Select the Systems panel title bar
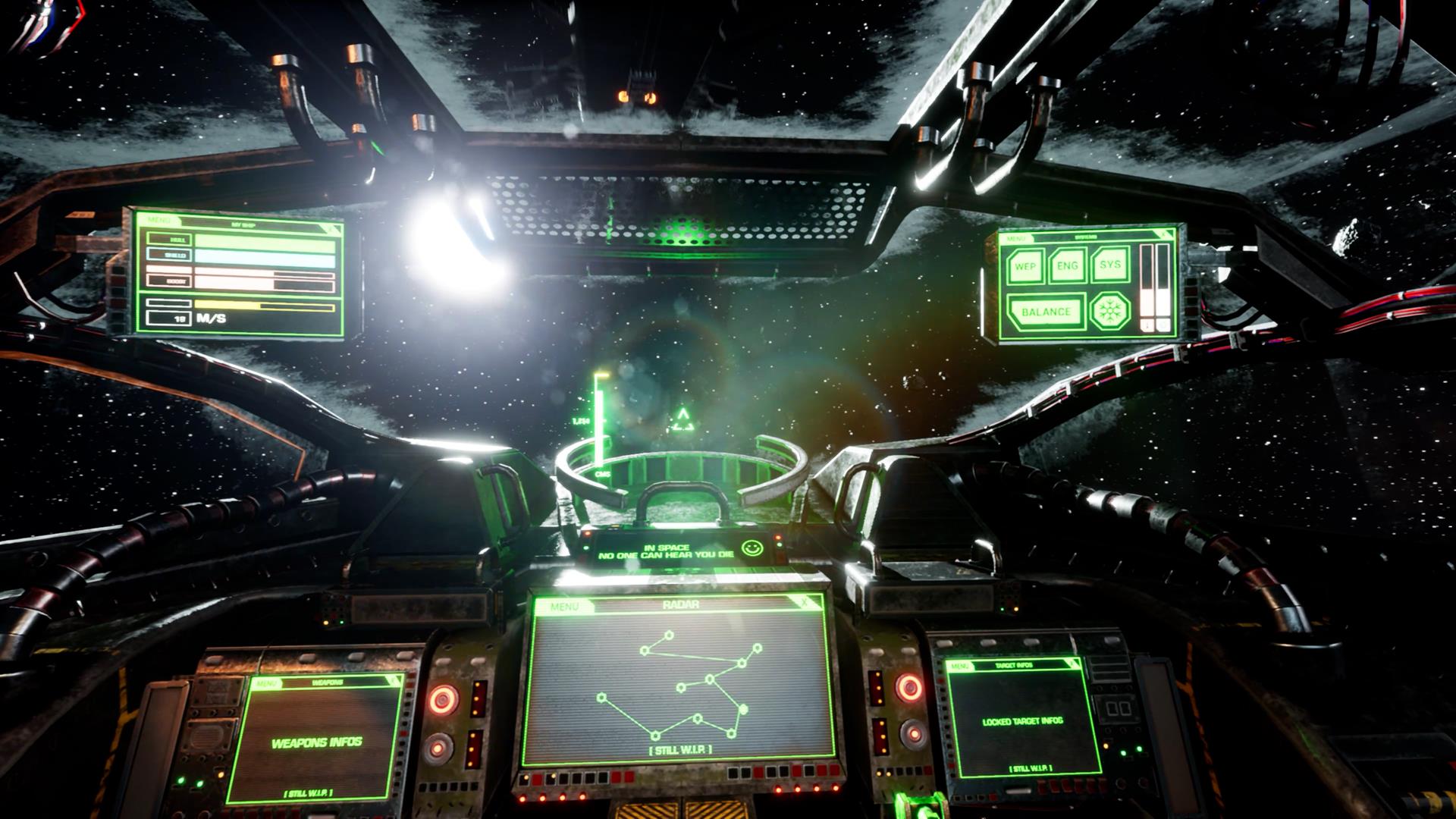1456x819 pixels. [1086, 237]
